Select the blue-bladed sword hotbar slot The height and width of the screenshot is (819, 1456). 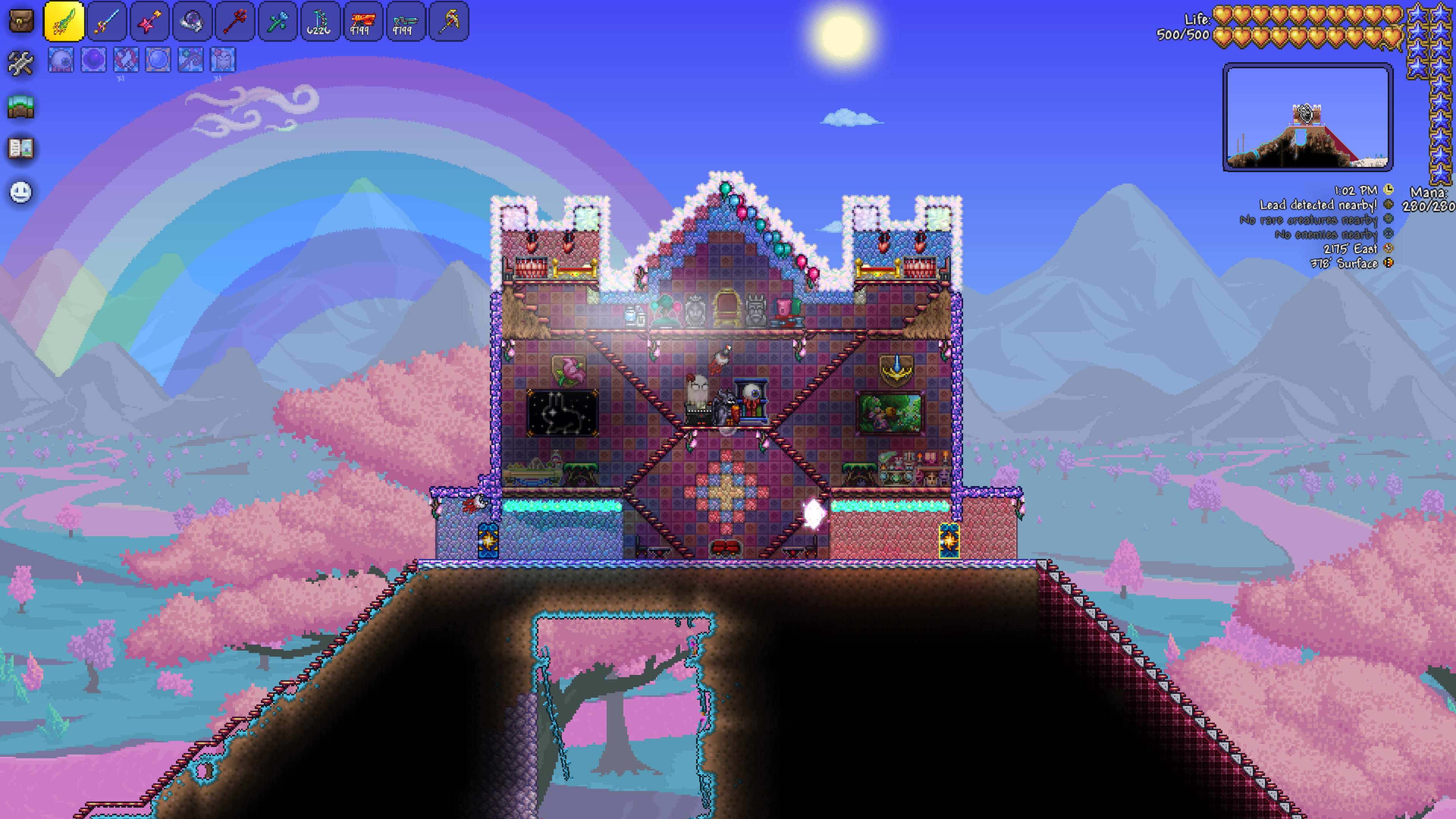(x=107, y=22)
